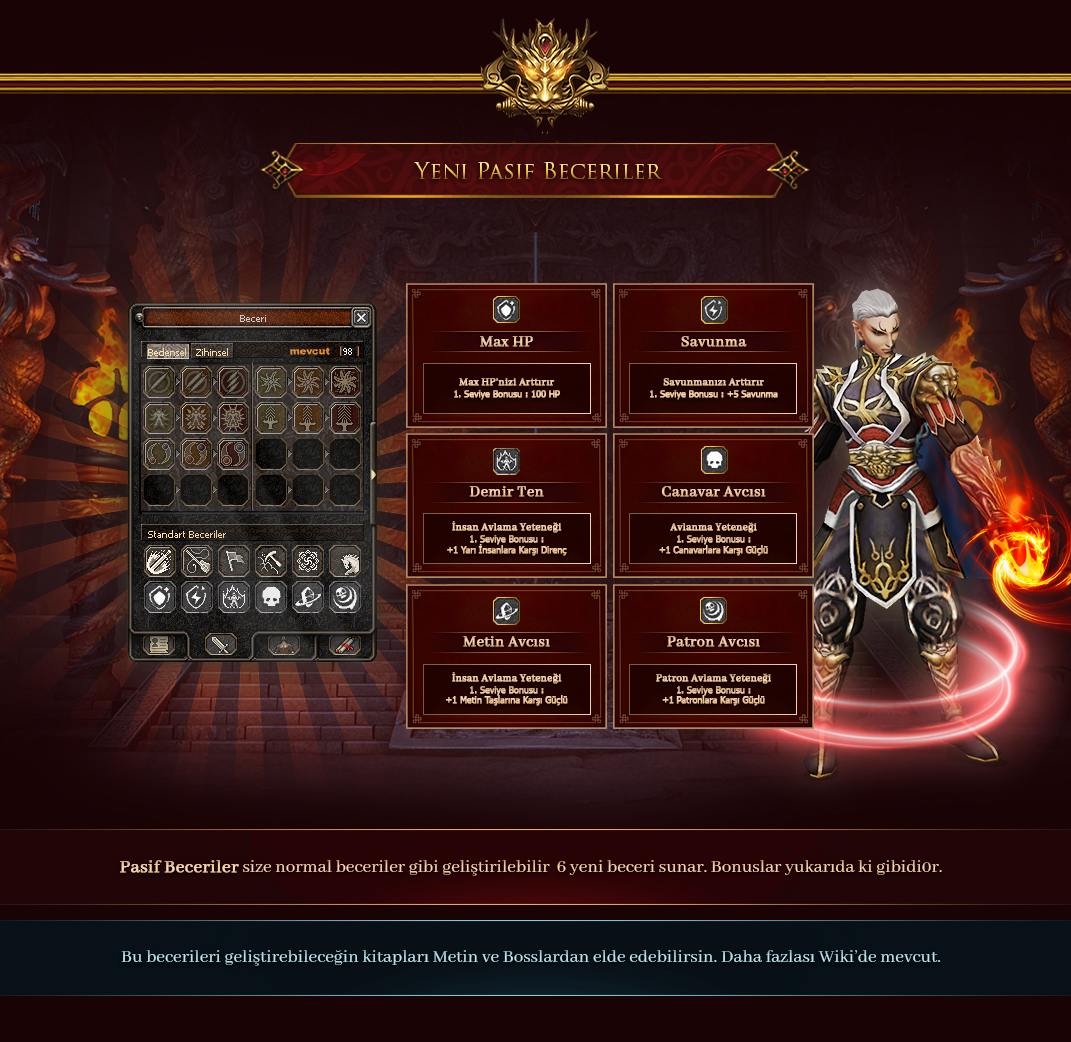Expand the side arrow on skill window

[x=373, y=475]
